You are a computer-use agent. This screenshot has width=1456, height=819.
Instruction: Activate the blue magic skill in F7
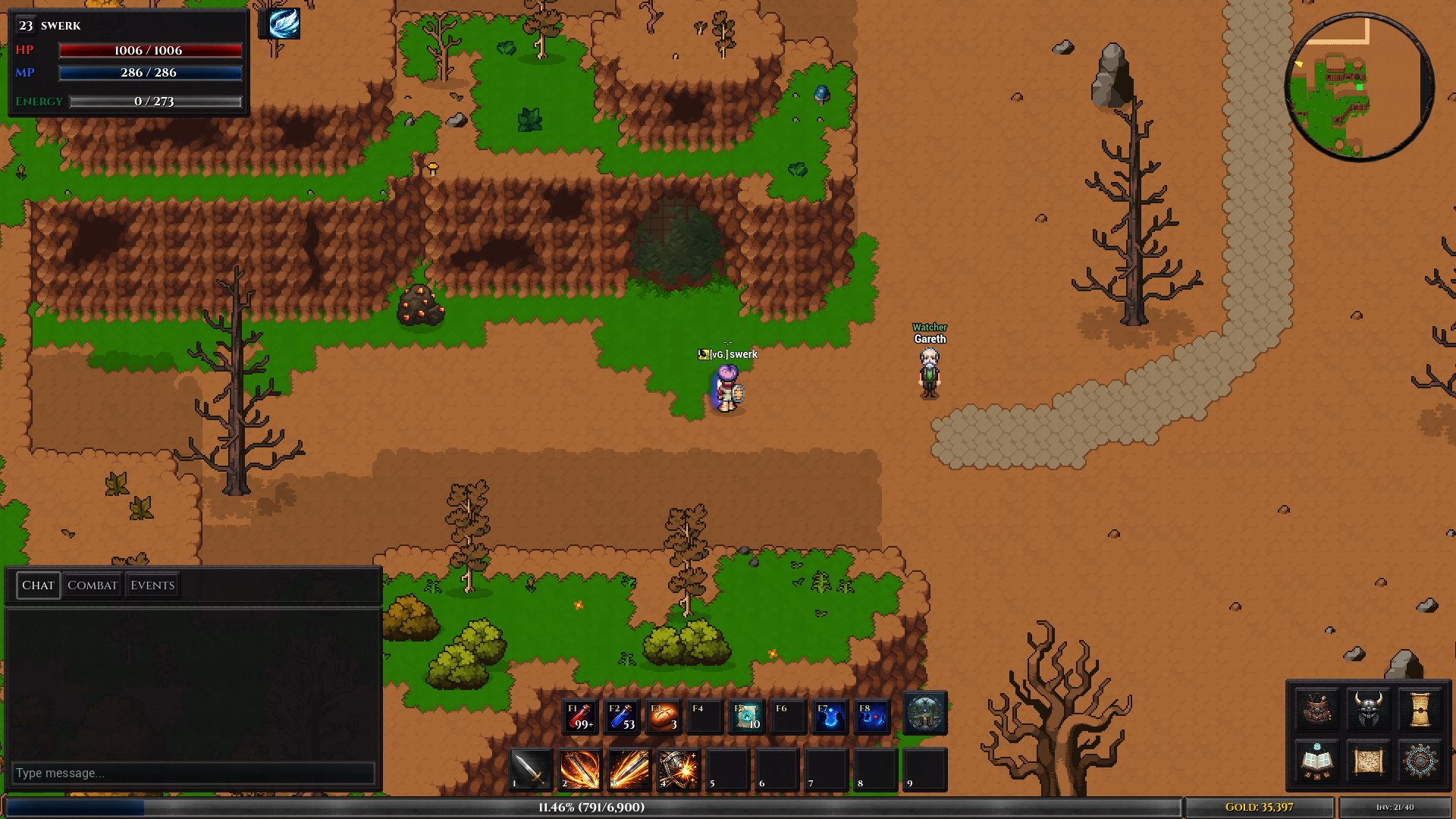click(830, 717)
